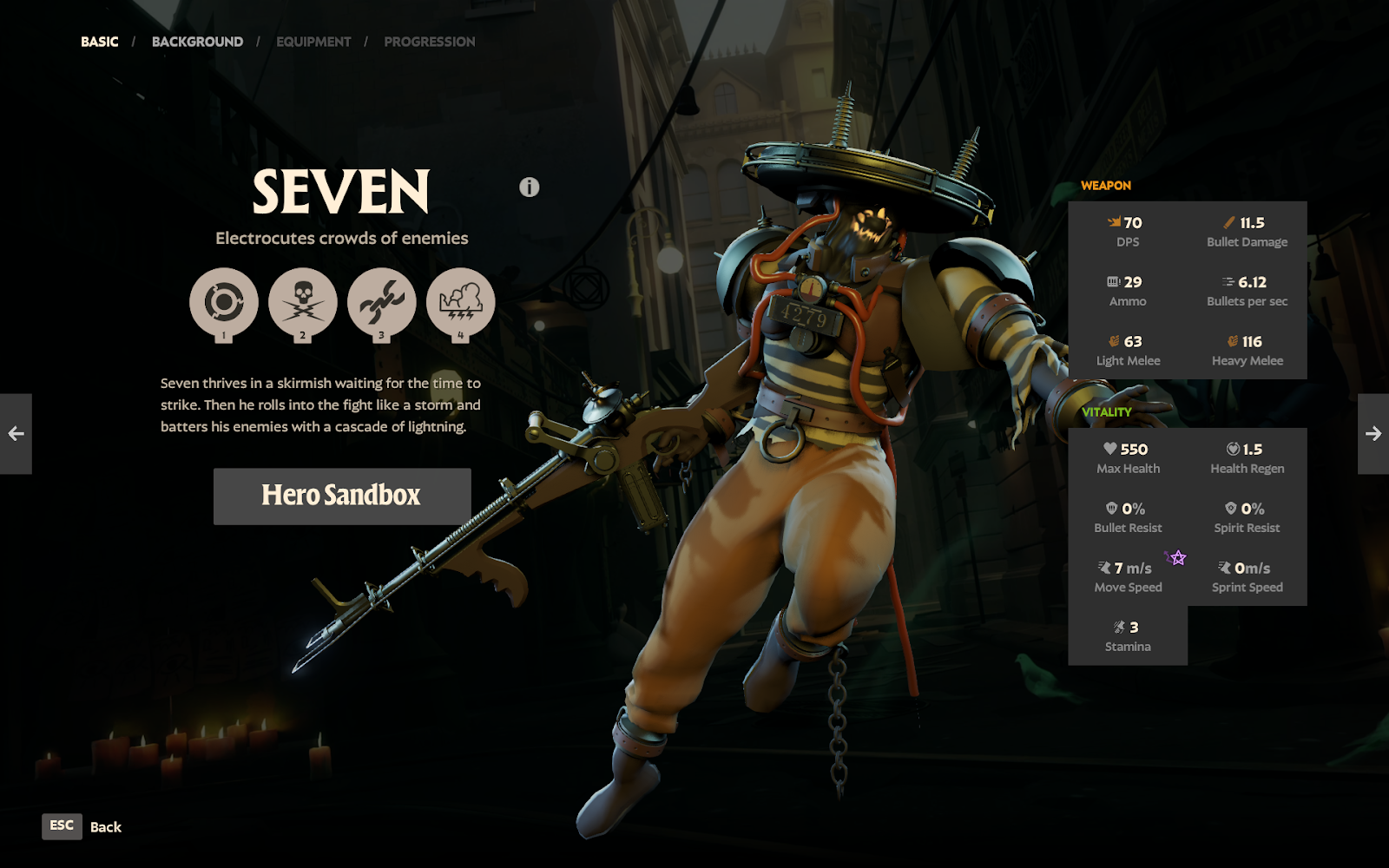Go to the previous hero arrow
Image resolution: width=1389 pixels, height=868 pixels.
tap(16, 434)
